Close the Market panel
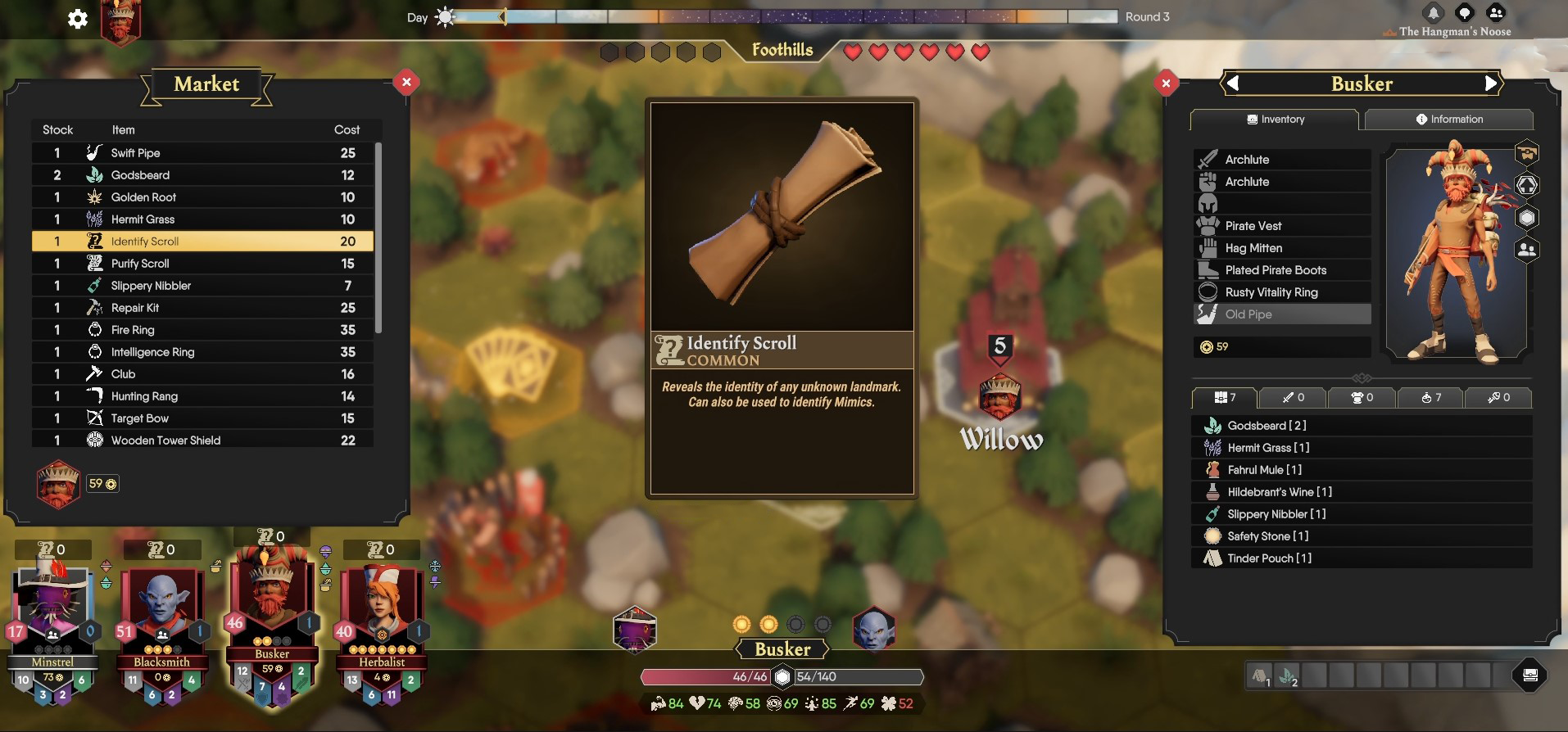Screen dimensions: 1568x732 [406, 82]
